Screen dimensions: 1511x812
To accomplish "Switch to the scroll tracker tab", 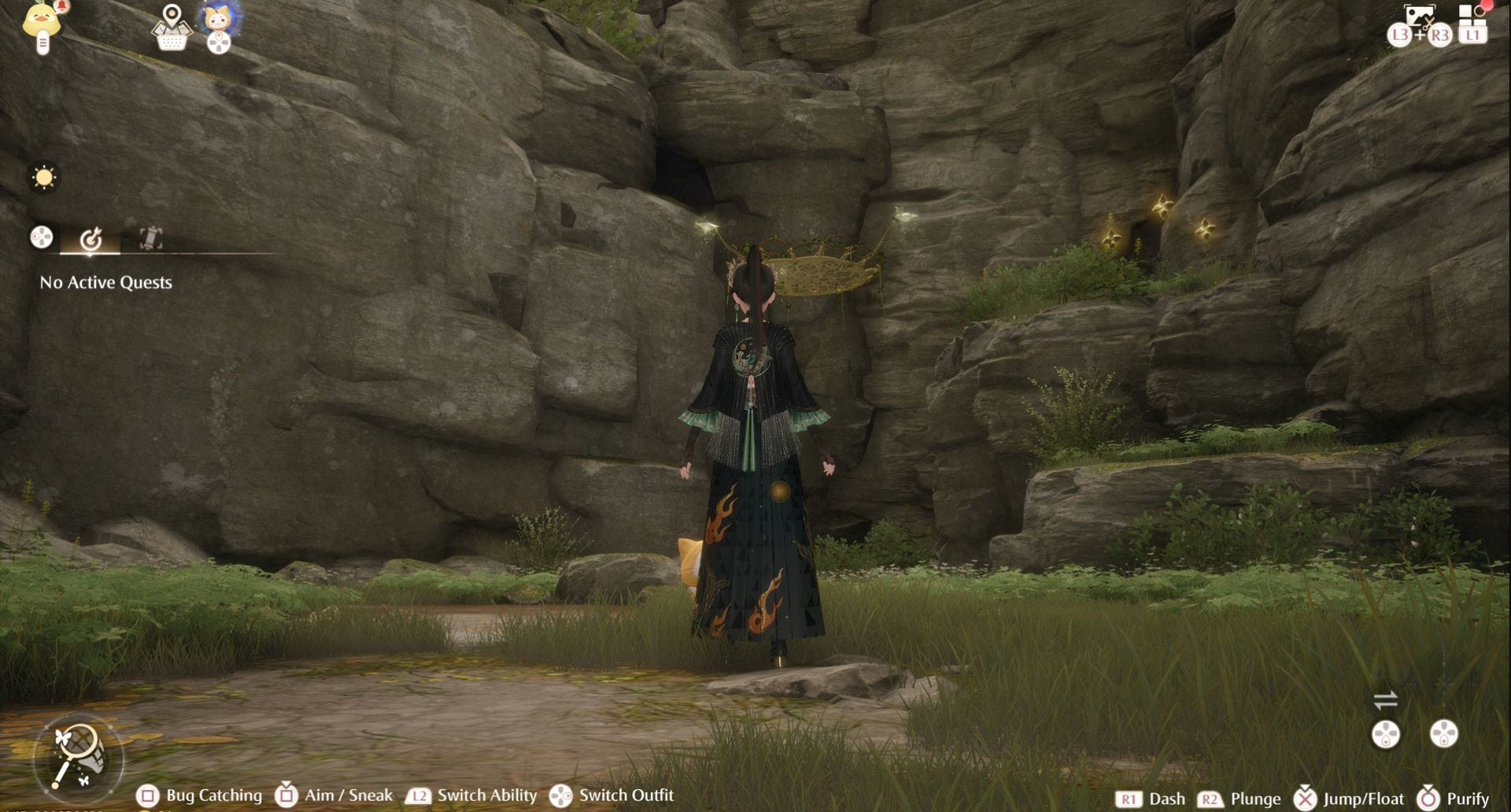I will click(150, 238).
